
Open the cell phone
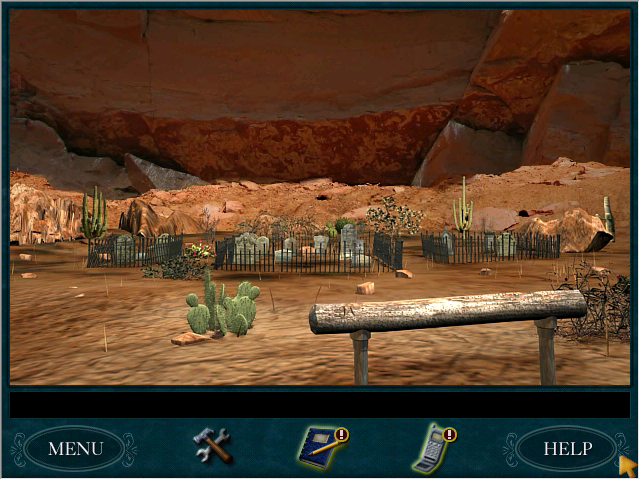[x=431, y=449]
